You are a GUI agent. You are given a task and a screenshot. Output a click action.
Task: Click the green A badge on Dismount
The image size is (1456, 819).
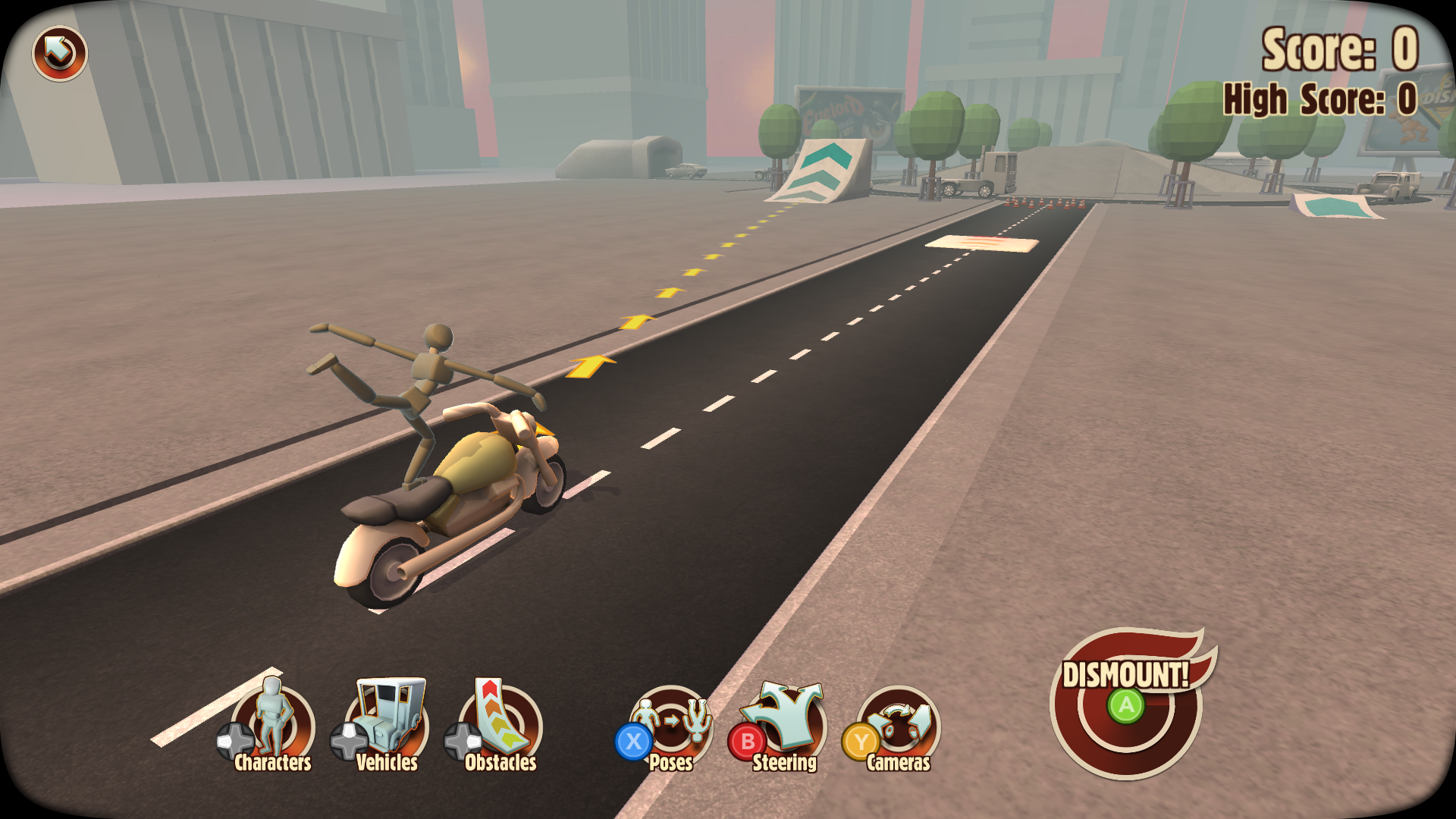pyautogui.click(x=1125, y=707)
